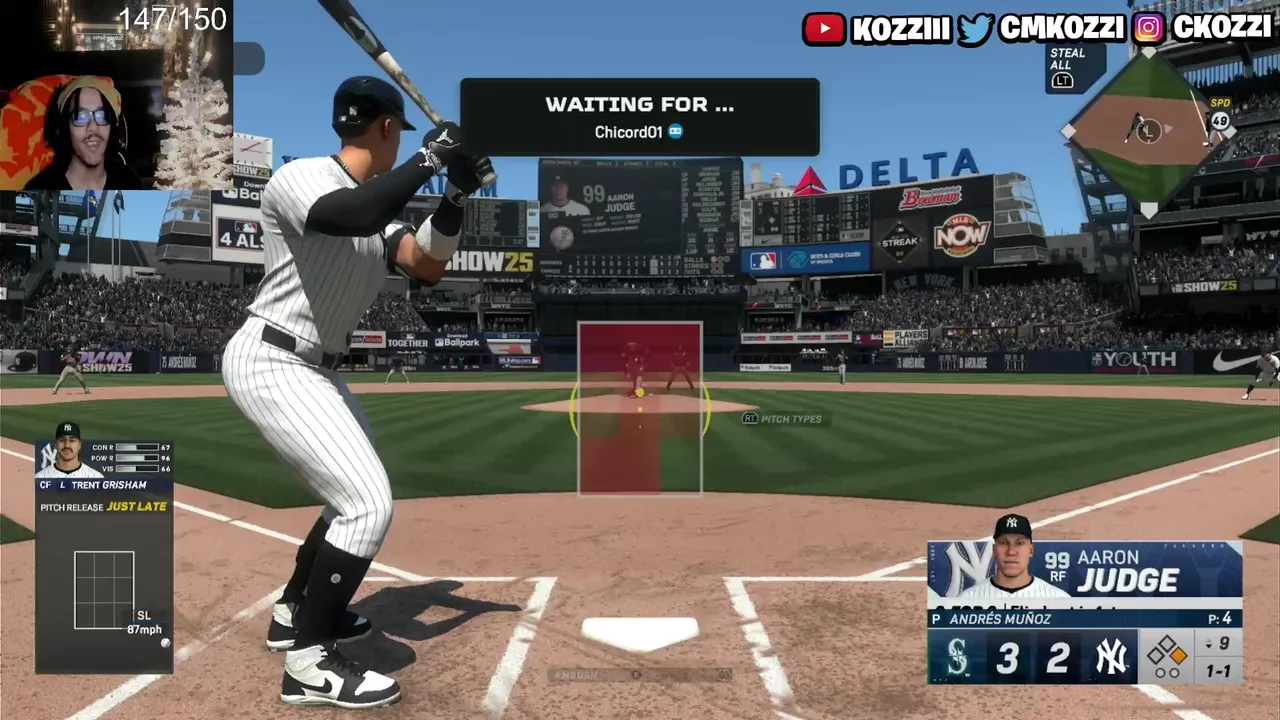Click the Waiting For Chicord01 banner
Image resolution: width=1280 pixels, height=720 pixels.
coord(639,117)
